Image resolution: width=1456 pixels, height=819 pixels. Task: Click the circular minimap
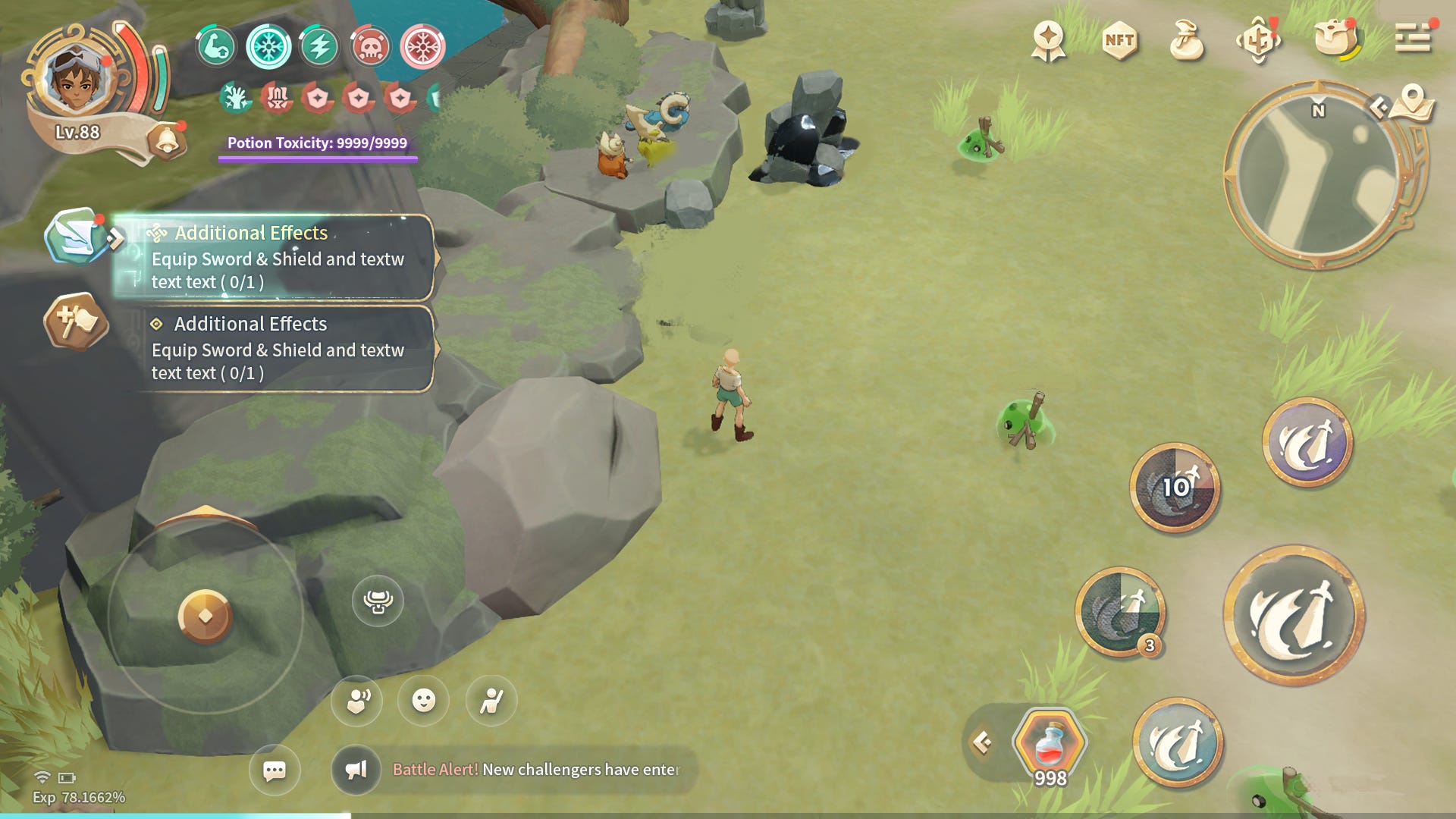tap(1318, 176)
